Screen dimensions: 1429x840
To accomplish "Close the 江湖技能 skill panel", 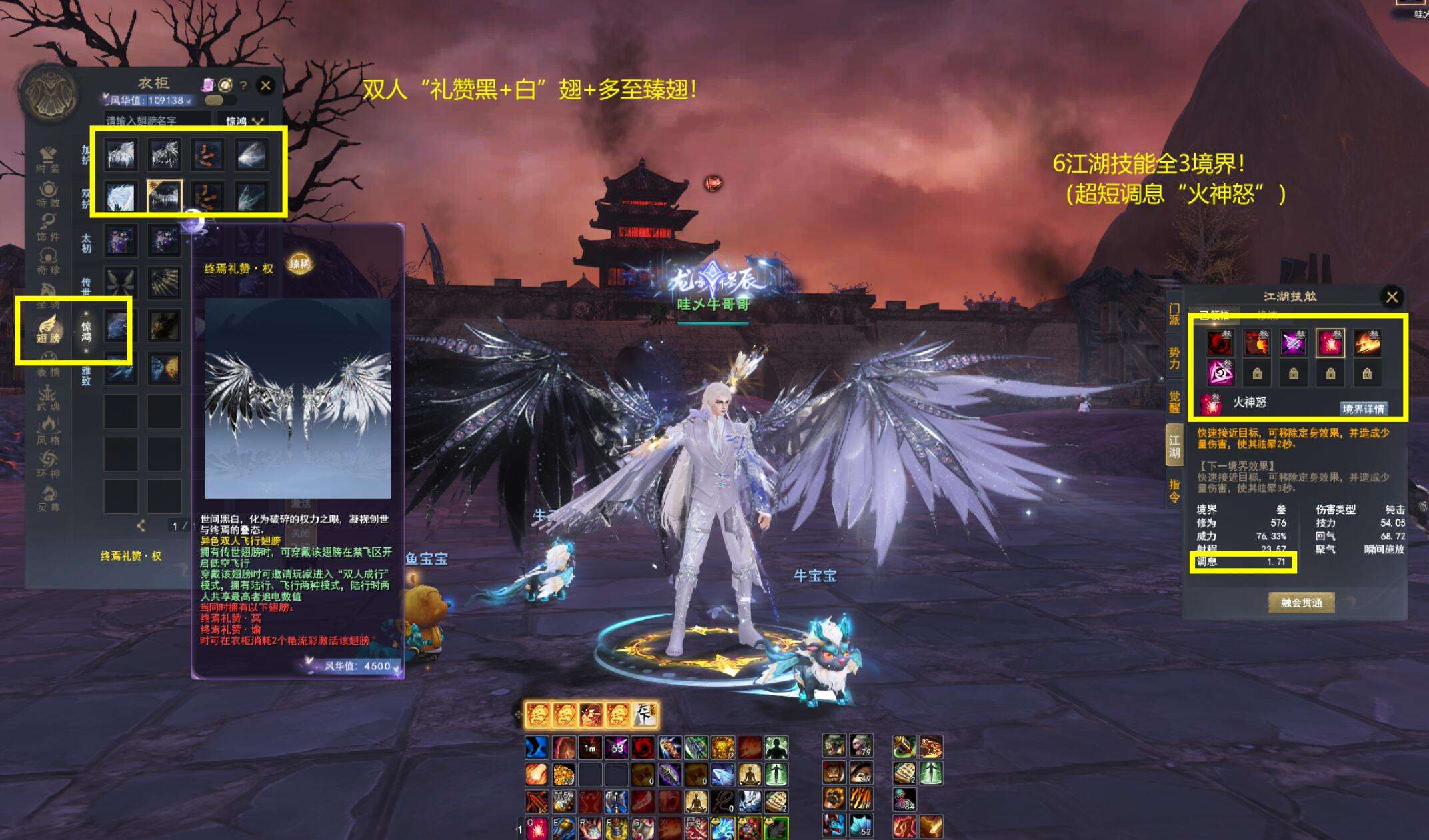I will tap(1392, 297).
